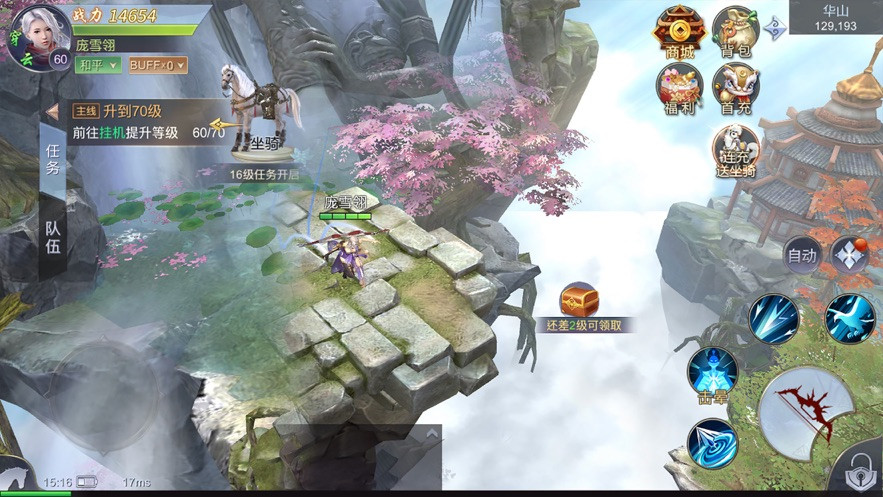Open the 福利 welfare rewards
The width and height of the screenshot is (883, 497).
pos(680,88)
